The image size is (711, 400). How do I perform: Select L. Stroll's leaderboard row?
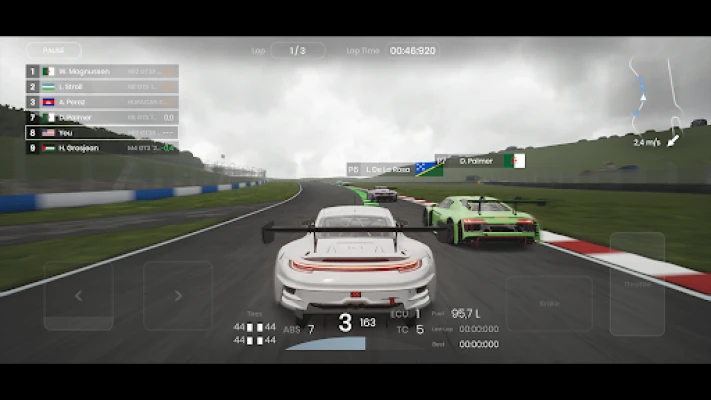tap(102, 87)
